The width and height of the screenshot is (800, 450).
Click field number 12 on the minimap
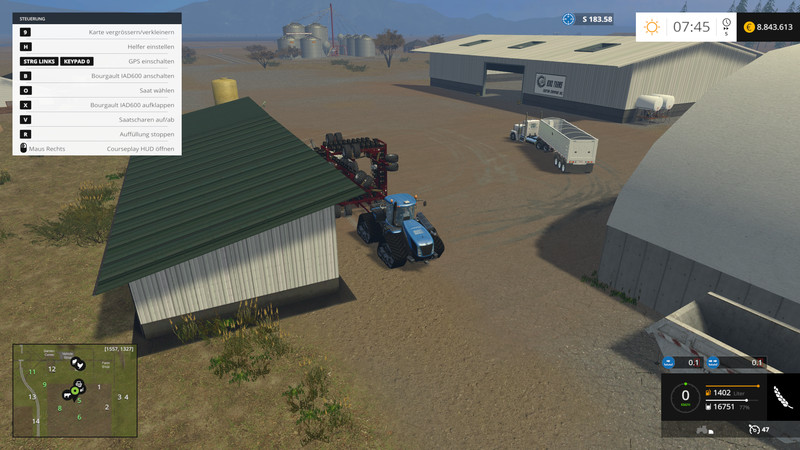51,370
